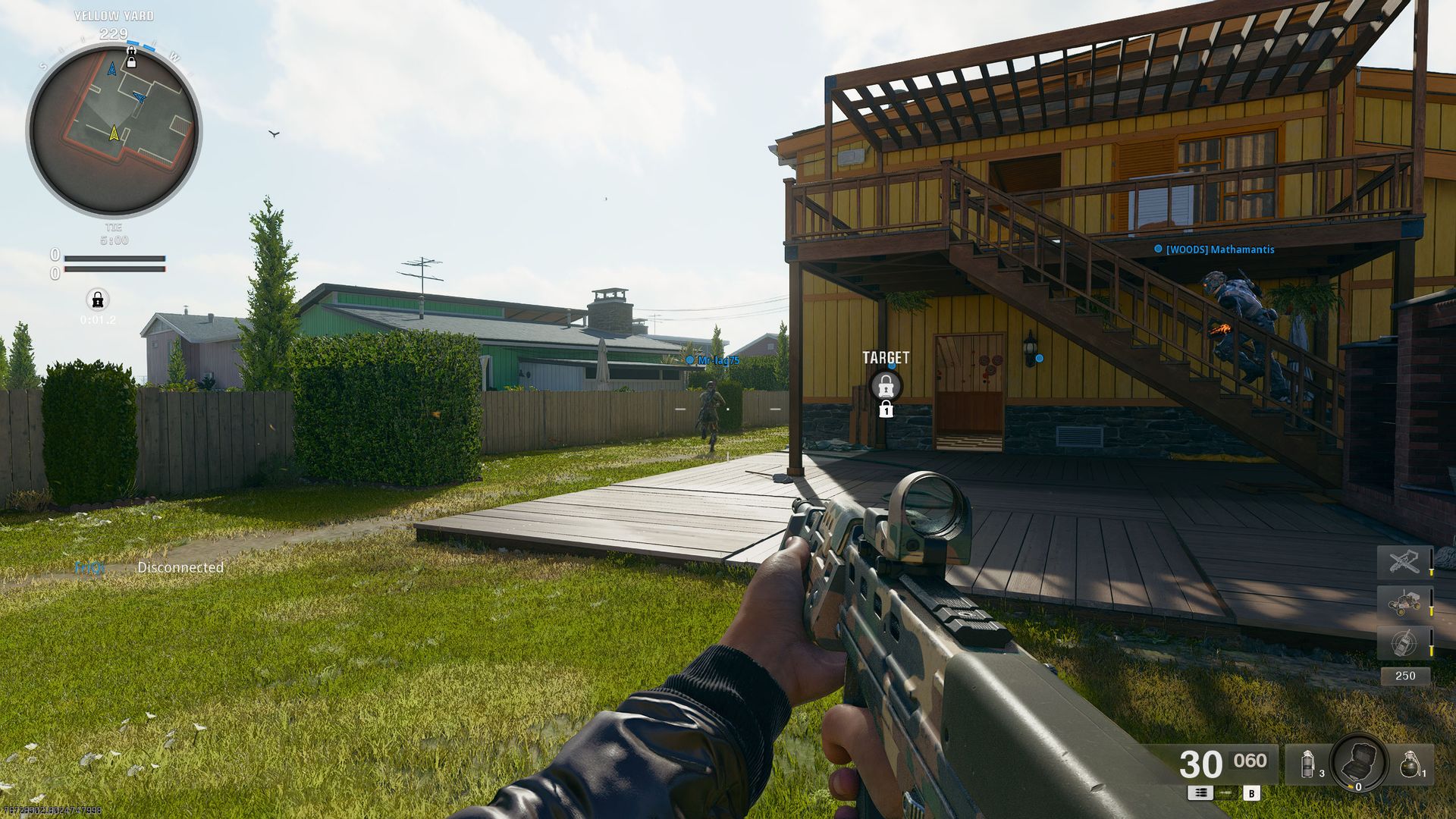
Task: Toggle the blue player marker on the minimap
Action: [x=140, y=99]
